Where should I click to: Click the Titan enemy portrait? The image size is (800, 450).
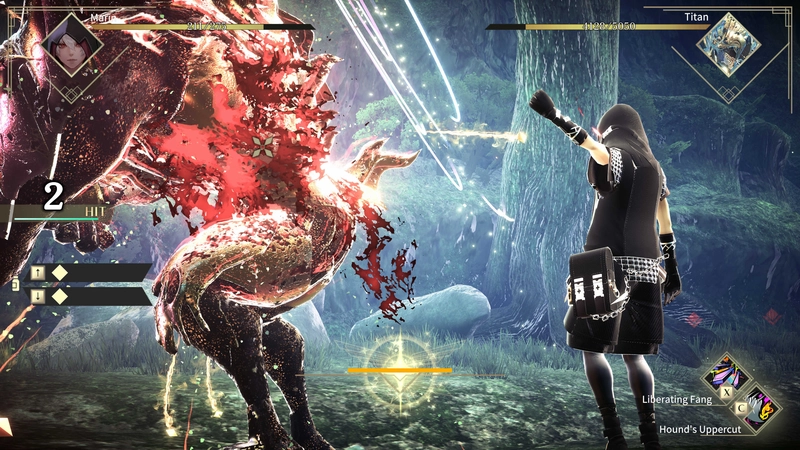(726, 43)
